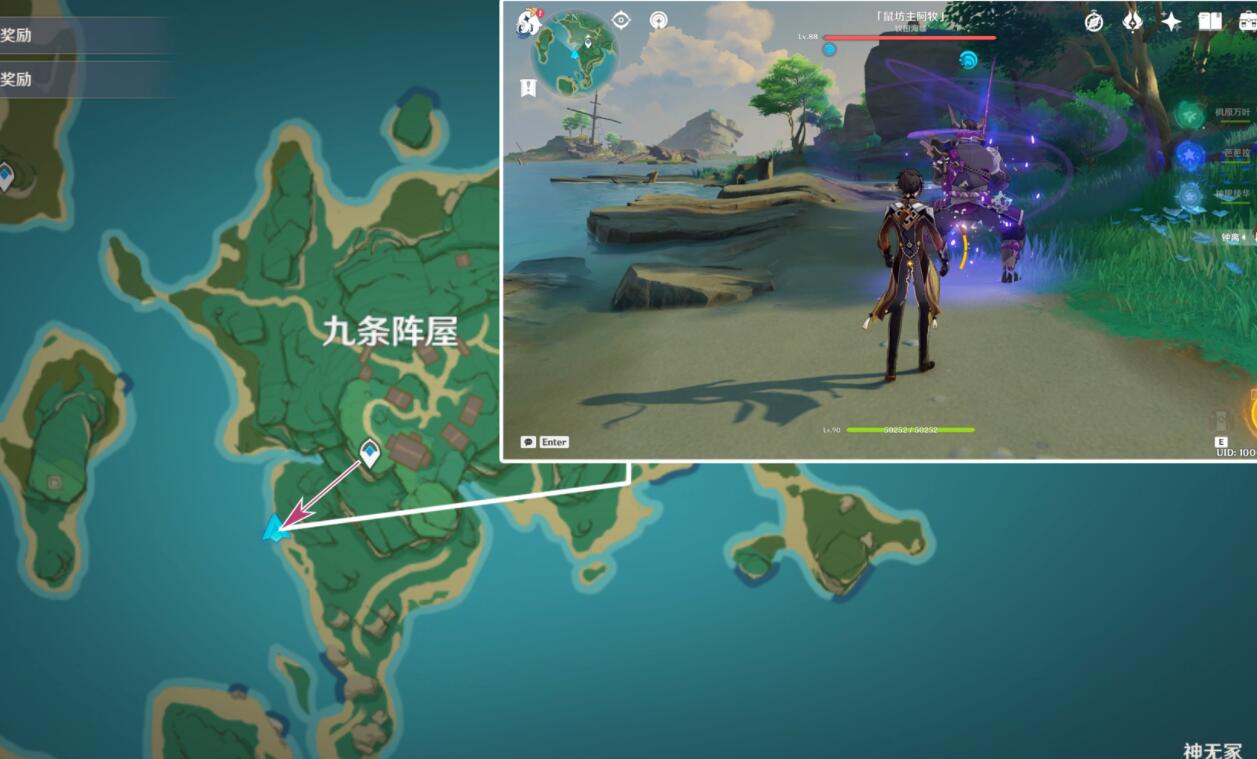Image resolution: width=1257 pixels, height=759 pixels.
Task: Open the Adventurer Handbook book icon
Action: (1210, 21)
